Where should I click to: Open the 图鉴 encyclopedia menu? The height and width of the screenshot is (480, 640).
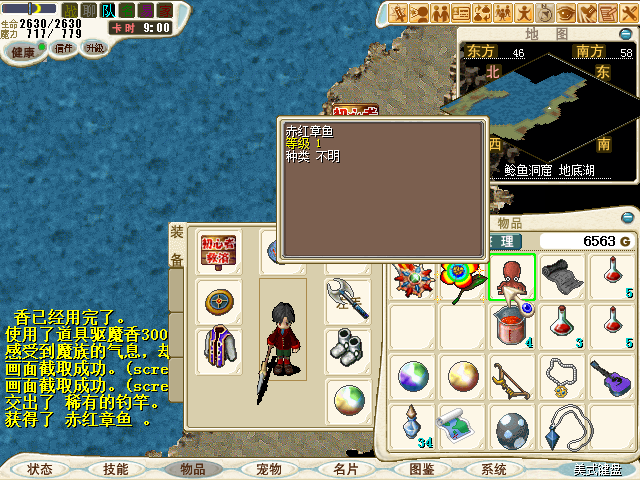click(x=422, y=468)
